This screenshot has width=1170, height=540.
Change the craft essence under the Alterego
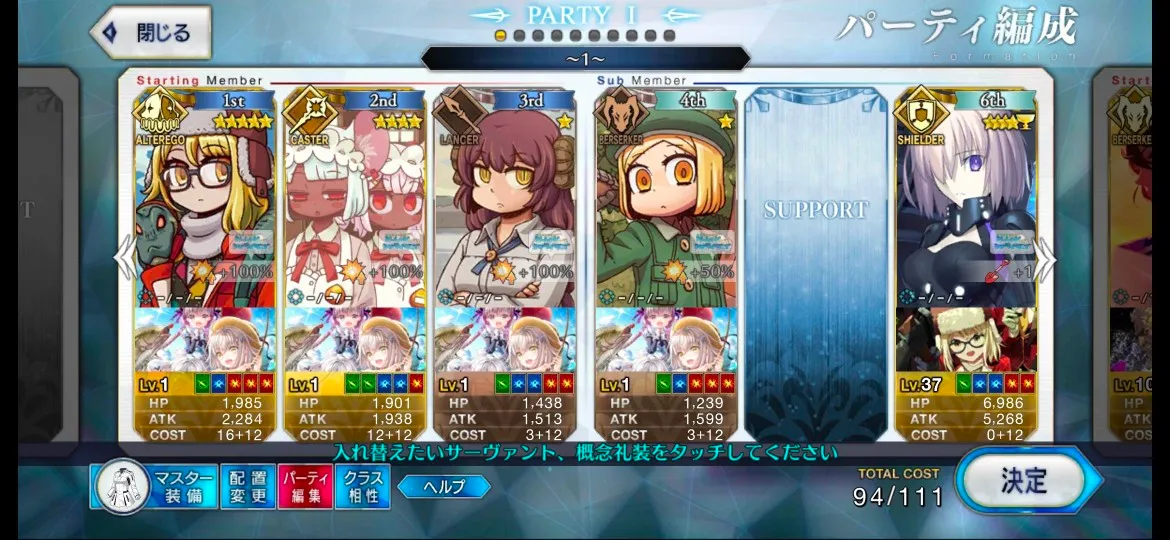click(204, 340)
